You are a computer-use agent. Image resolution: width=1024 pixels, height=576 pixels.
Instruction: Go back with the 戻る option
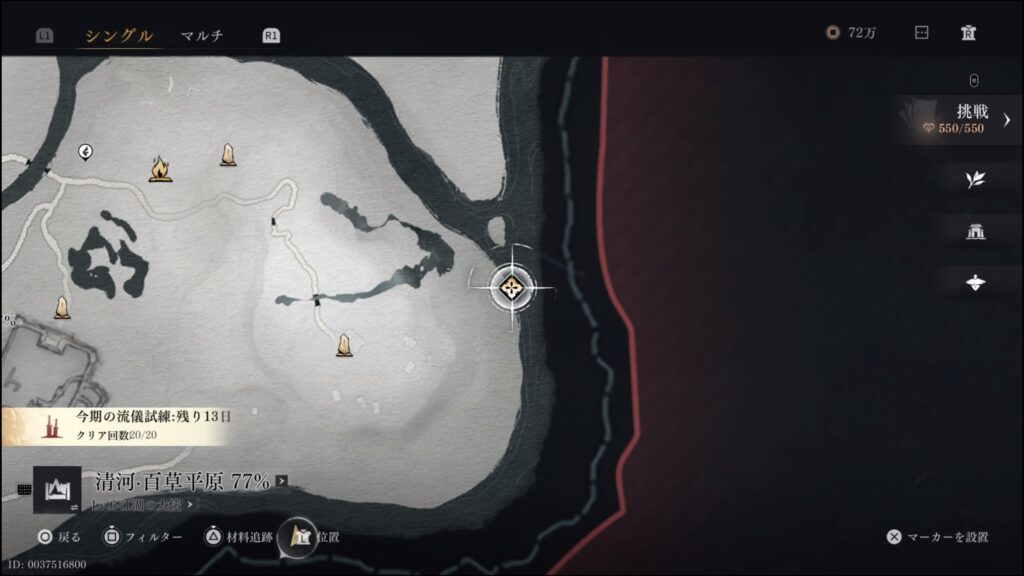(x=59, y=537)
